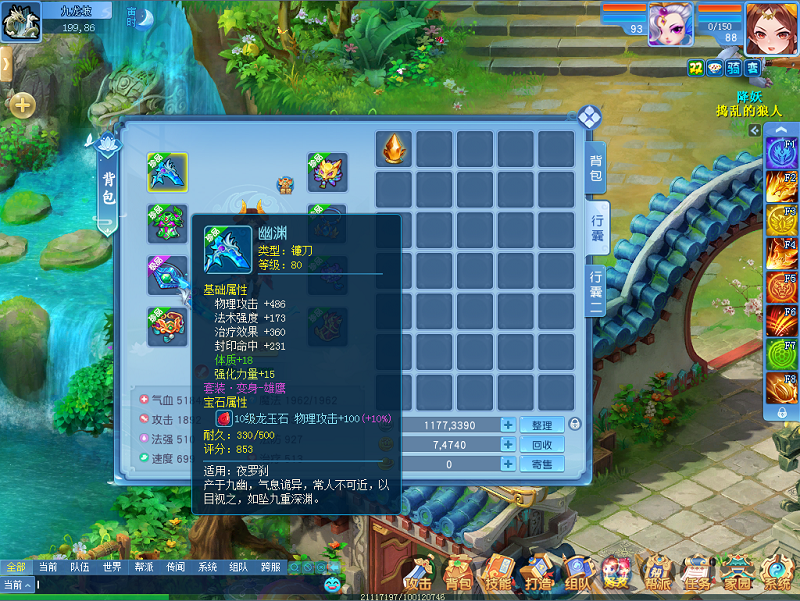Switch to the 行囊二 tab

(x=596, y=292)
